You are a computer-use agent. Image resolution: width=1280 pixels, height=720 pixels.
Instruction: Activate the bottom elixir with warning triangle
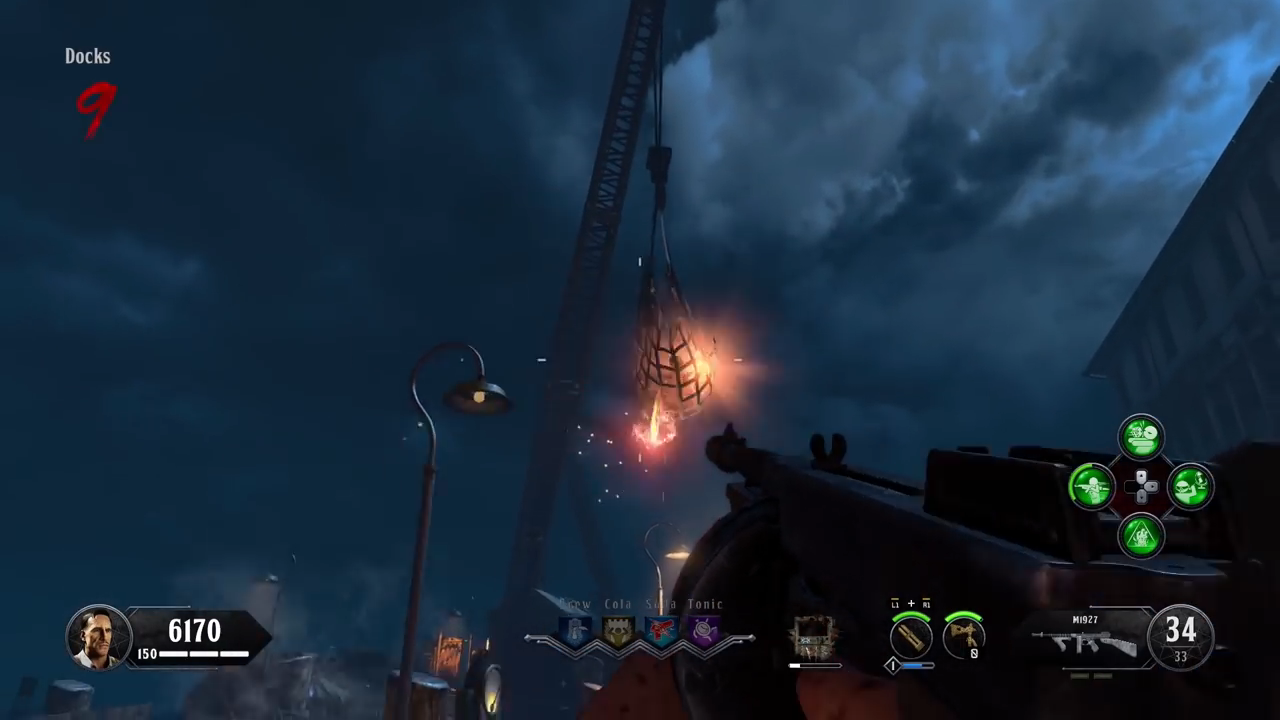(x=1141, y=535)
